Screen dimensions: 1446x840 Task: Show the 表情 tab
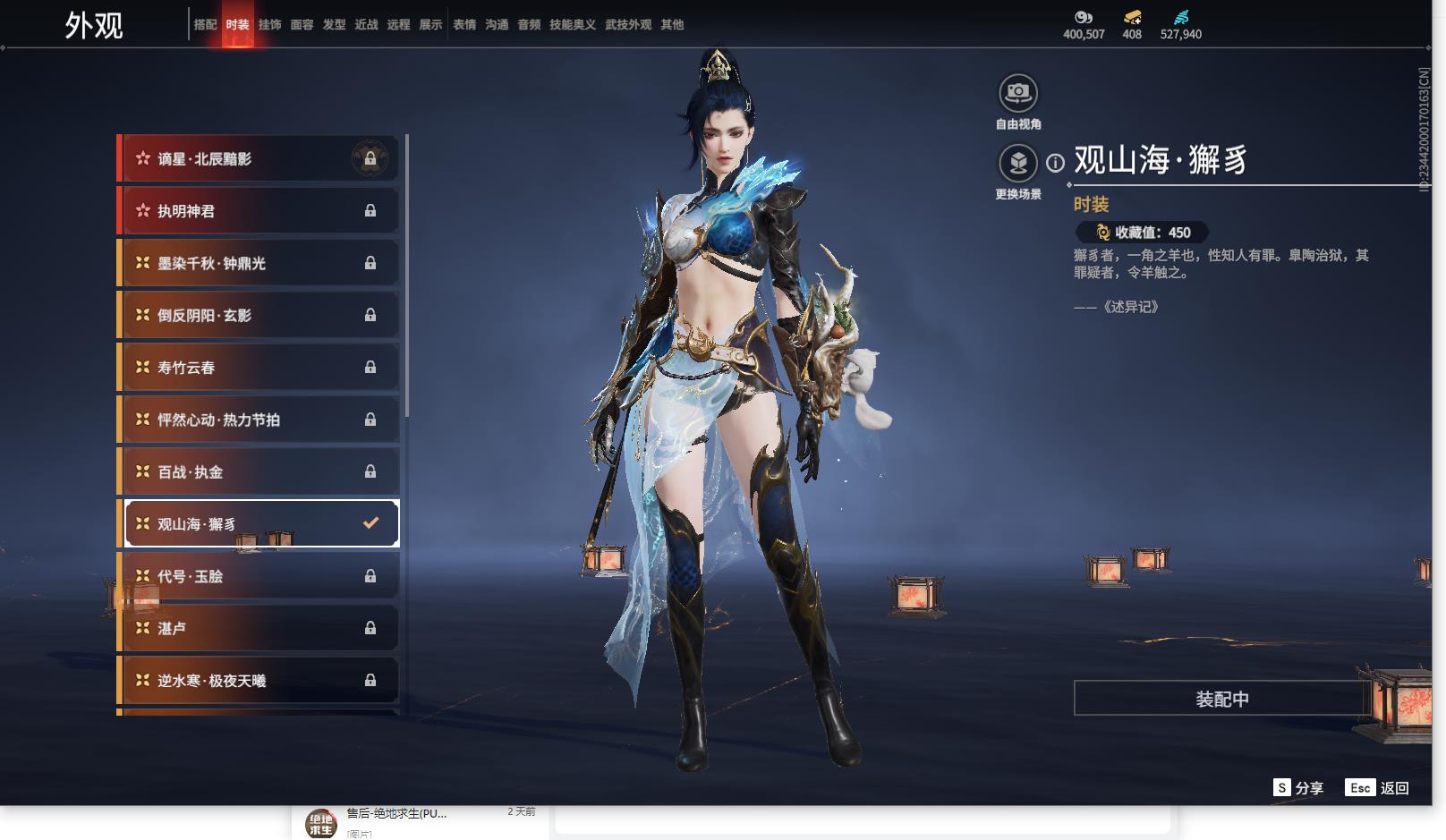pos(464,25)
